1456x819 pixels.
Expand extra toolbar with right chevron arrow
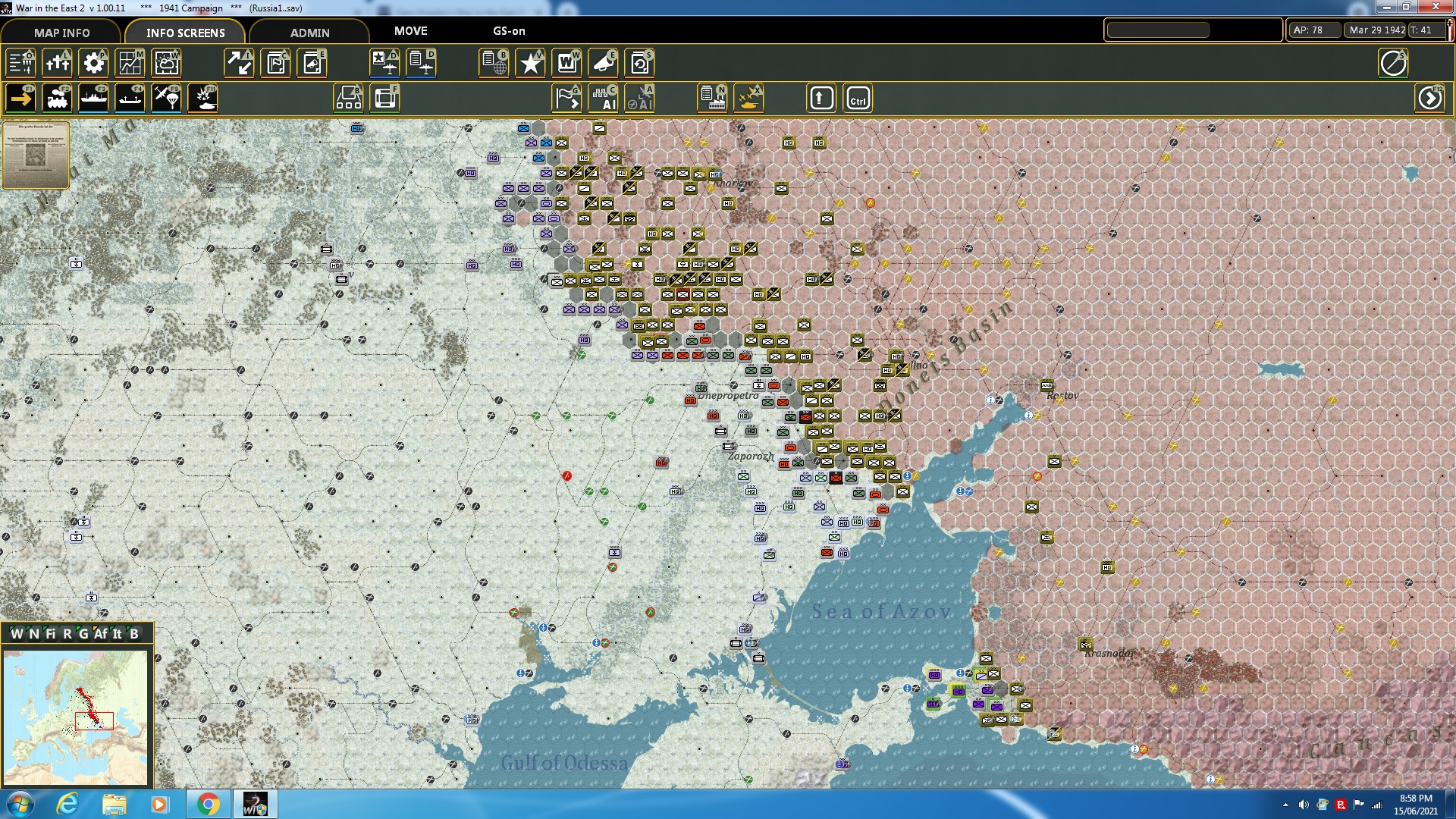click(x=1430, y=98)
